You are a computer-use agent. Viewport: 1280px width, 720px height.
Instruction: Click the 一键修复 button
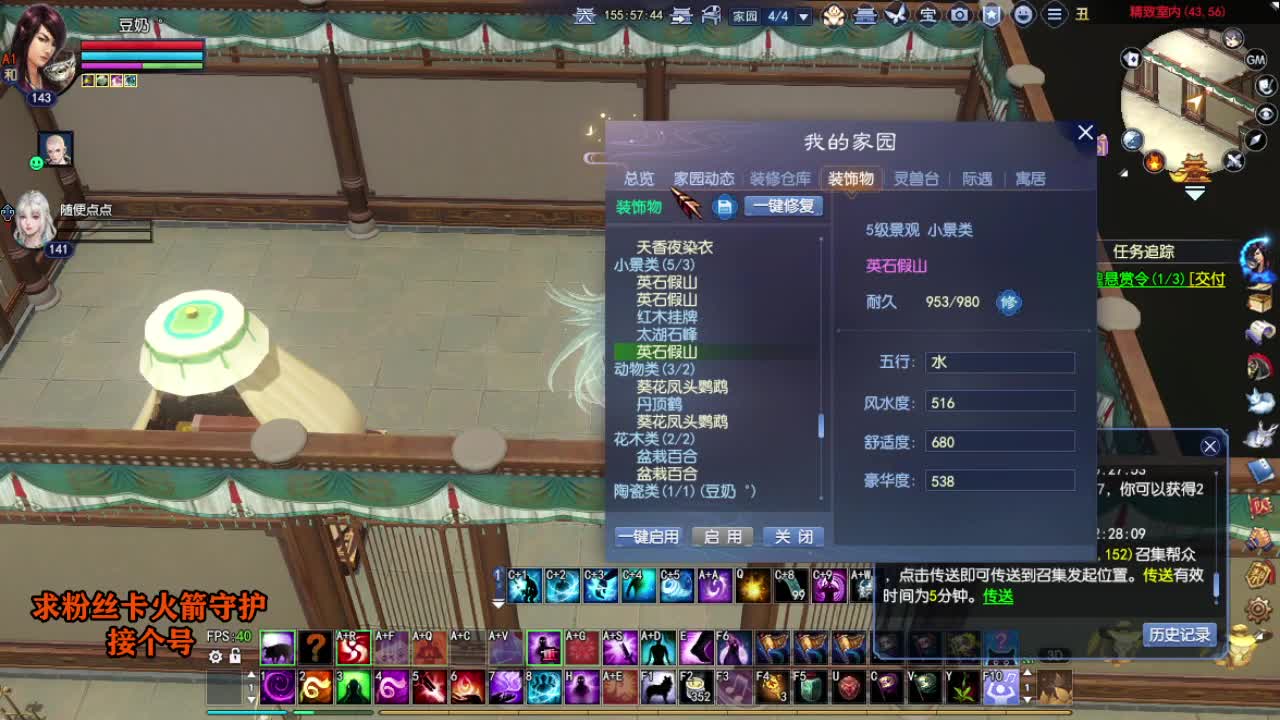(784, 205)
